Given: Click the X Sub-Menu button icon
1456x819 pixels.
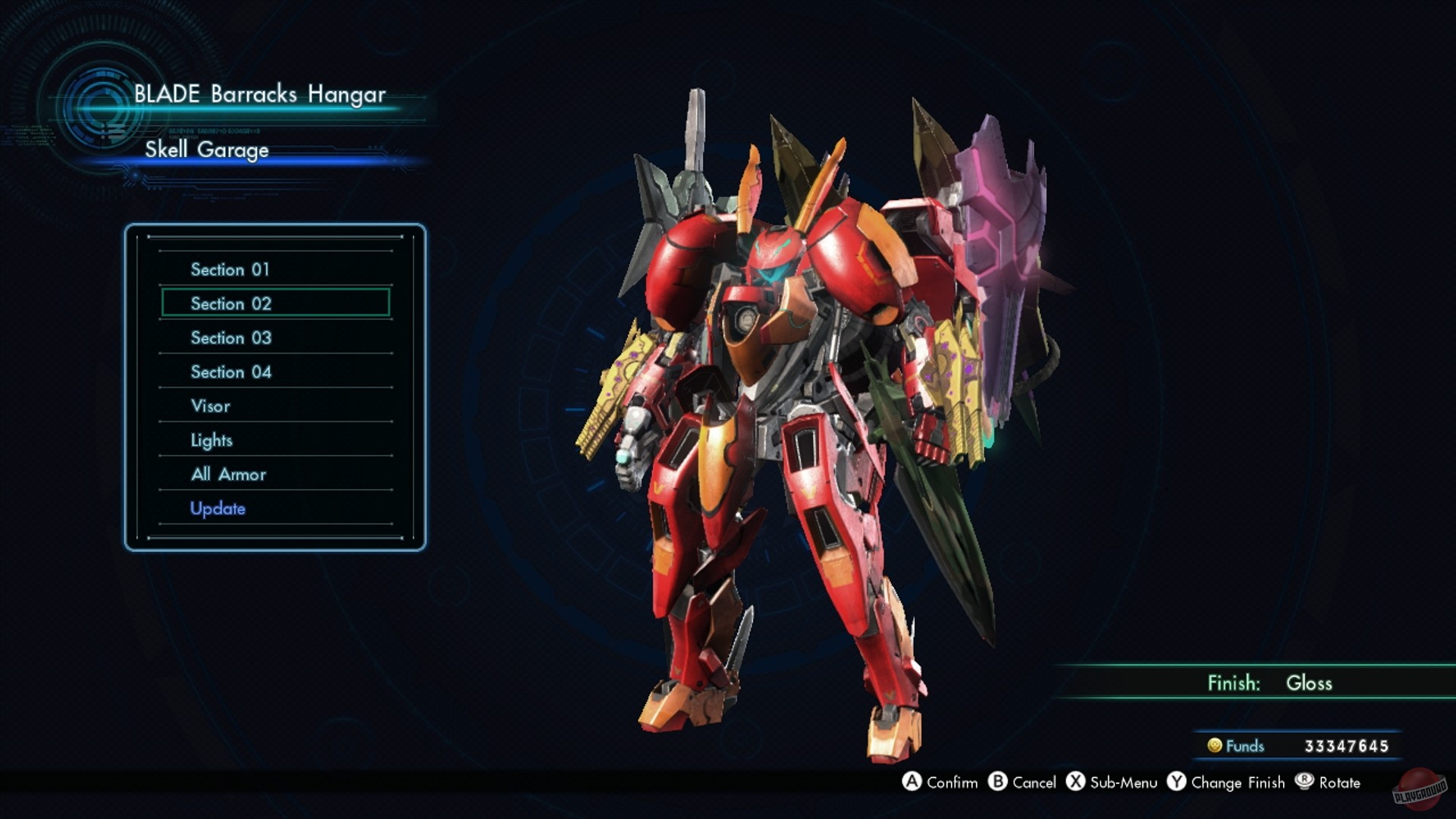Looking at the screenshot, I should (x=1077, y=783).
